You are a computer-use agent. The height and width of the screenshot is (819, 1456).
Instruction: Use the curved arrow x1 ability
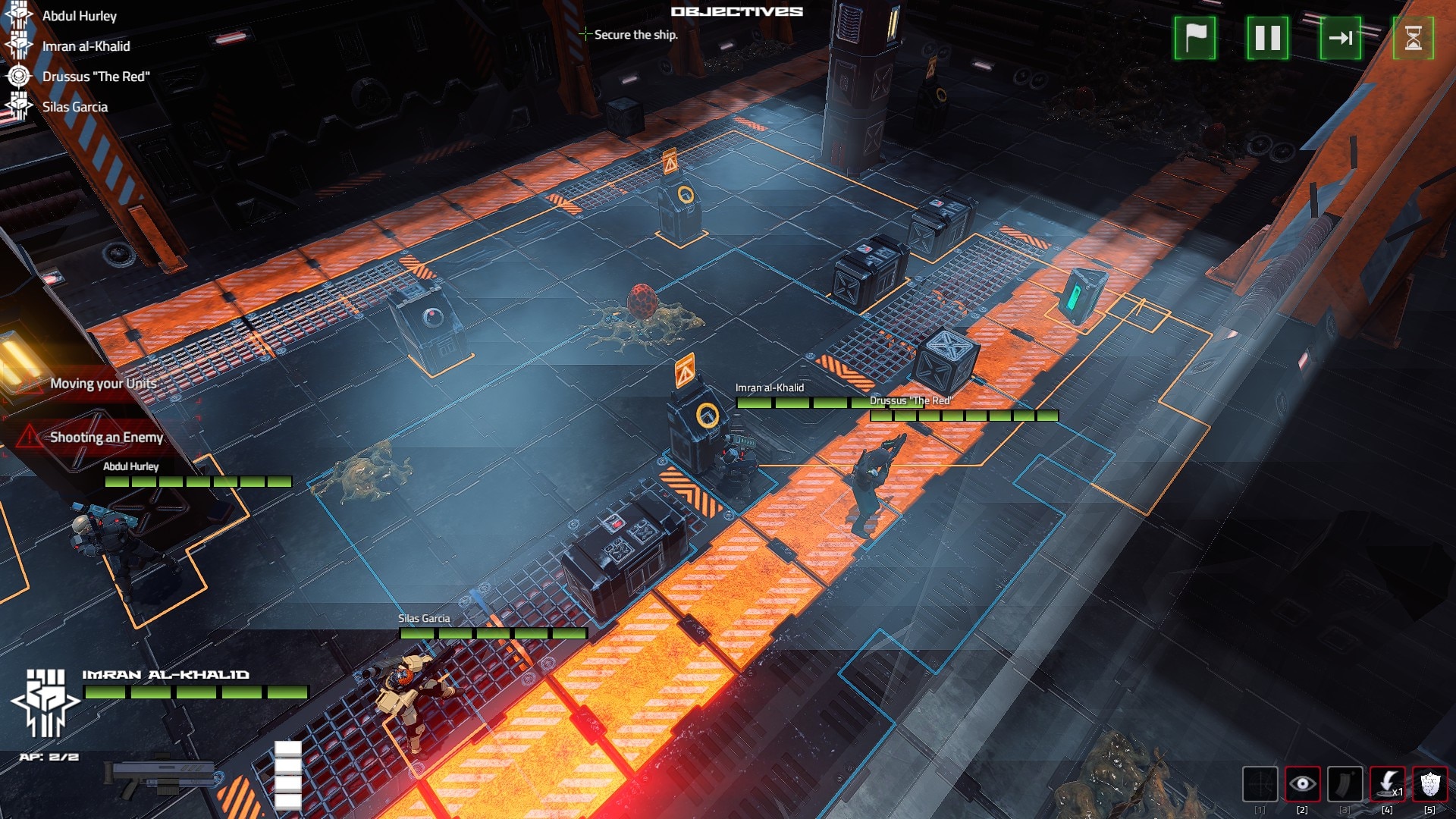pyautogui.click(x=1387, y=784)
